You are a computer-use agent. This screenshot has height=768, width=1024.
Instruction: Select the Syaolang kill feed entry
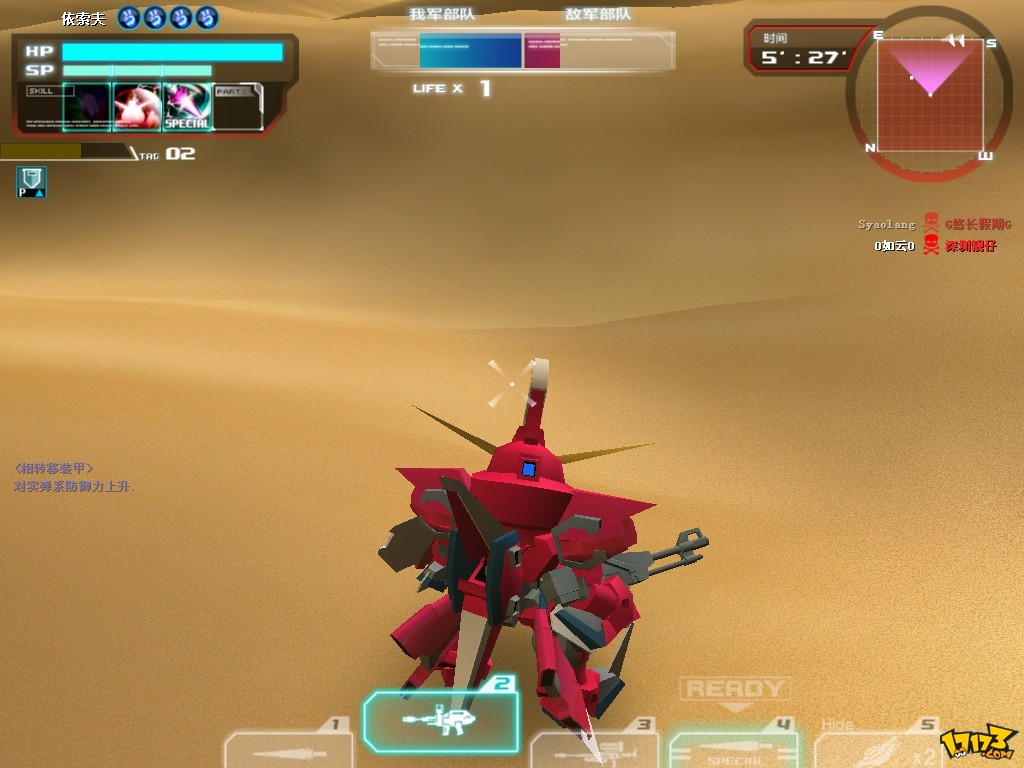pyautogui.click(x=887, y=225)
